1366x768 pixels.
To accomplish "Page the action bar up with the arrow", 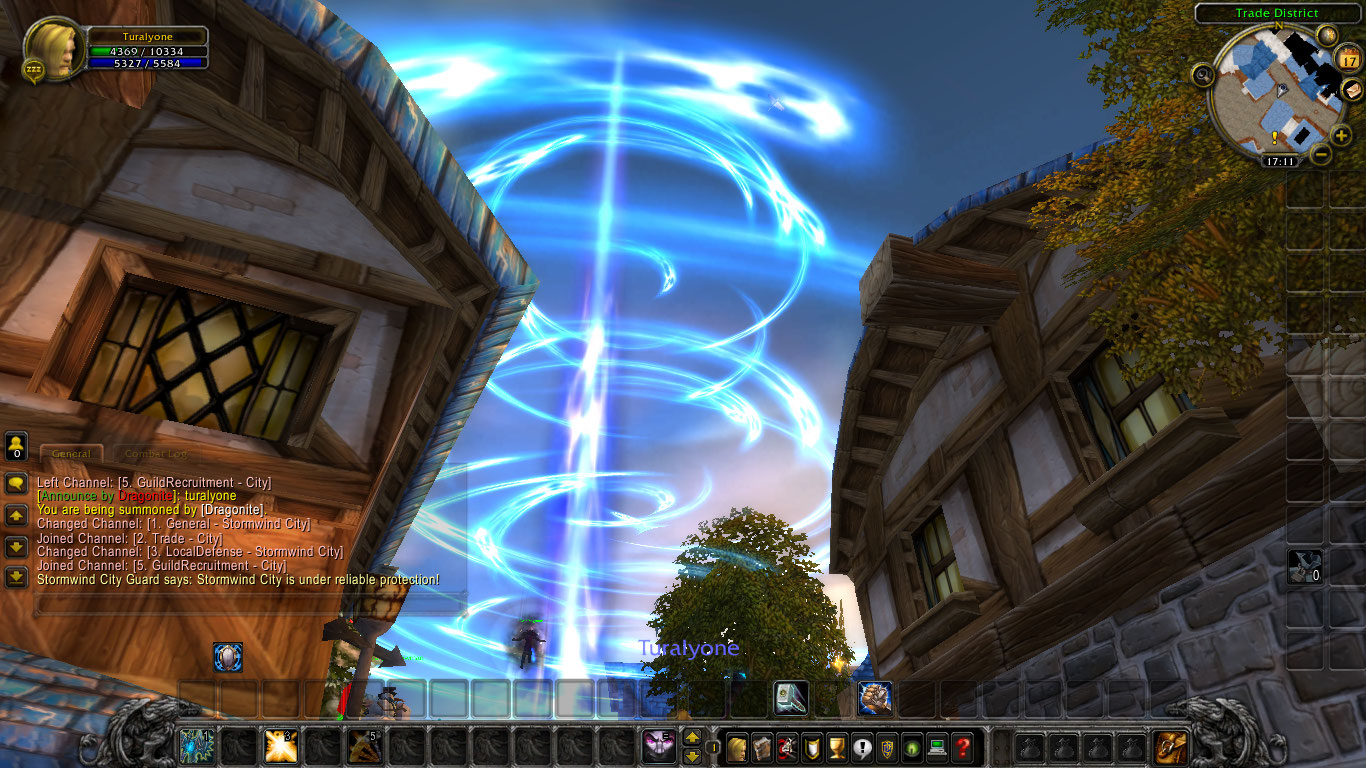I will [x=692, y=738].
